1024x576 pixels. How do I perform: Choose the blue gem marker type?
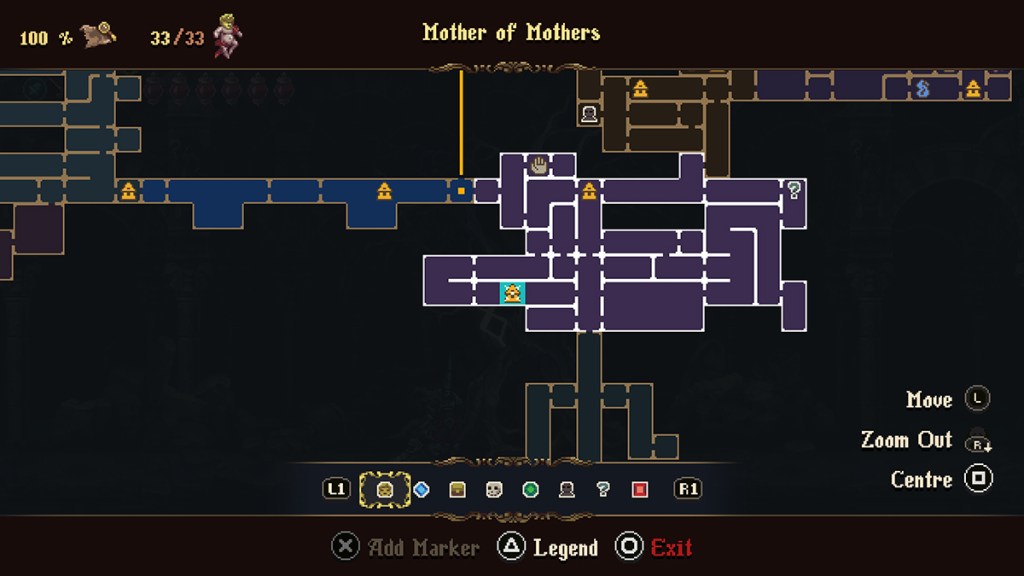pos(421,489)
